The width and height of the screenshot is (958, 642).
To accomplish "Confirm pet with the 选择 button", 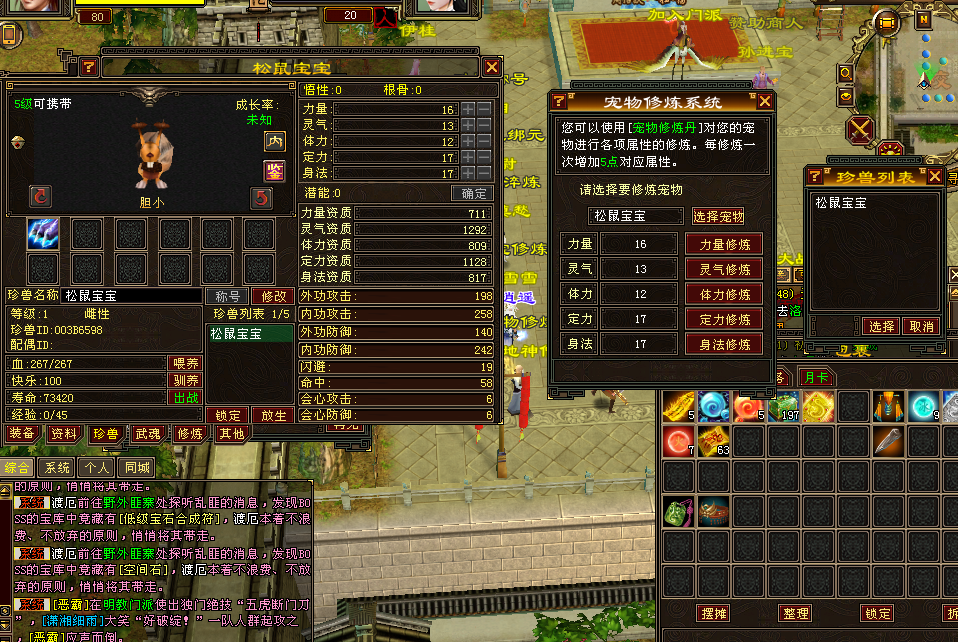I will (x=881, y=327).
